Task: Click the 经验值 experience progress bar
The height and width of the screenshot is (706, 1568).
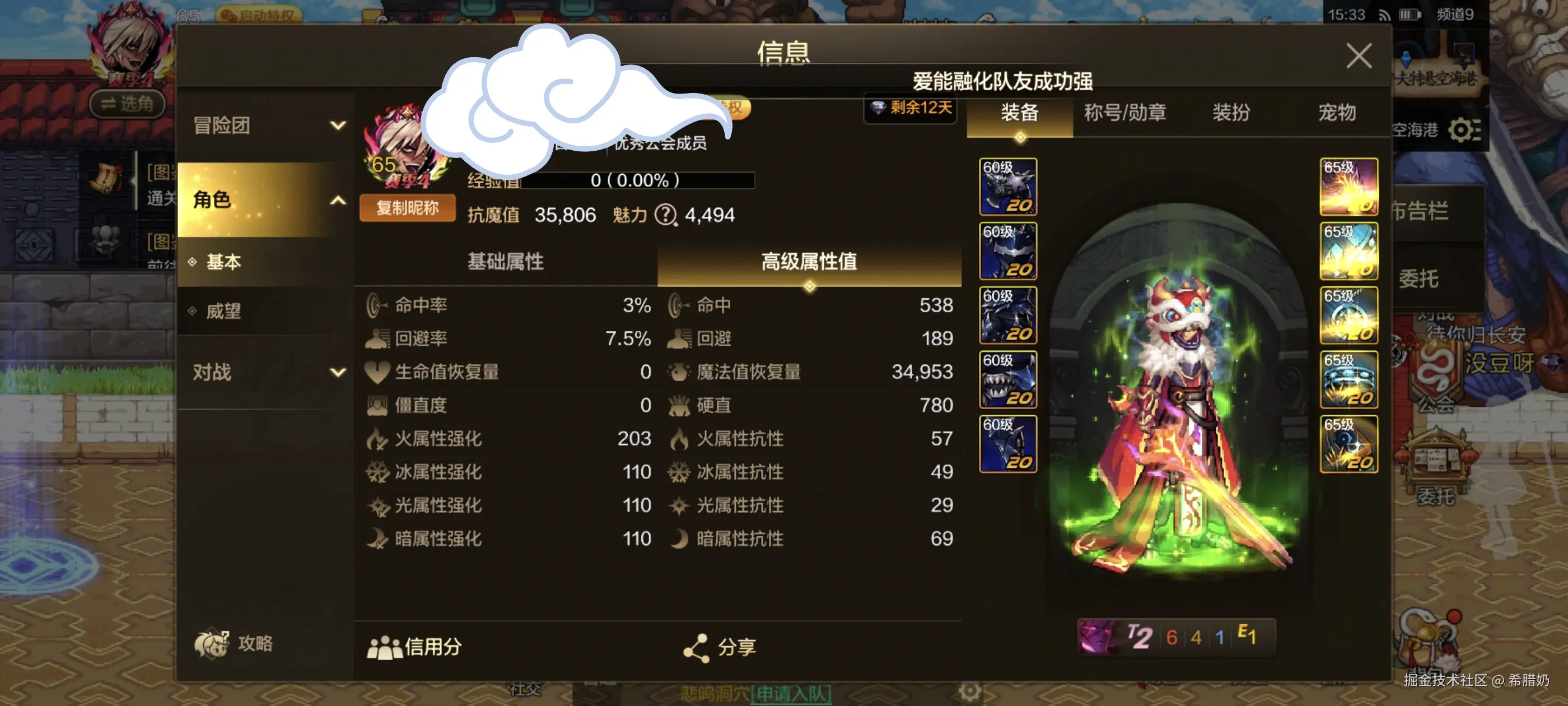Action: (x=639, y=180)
